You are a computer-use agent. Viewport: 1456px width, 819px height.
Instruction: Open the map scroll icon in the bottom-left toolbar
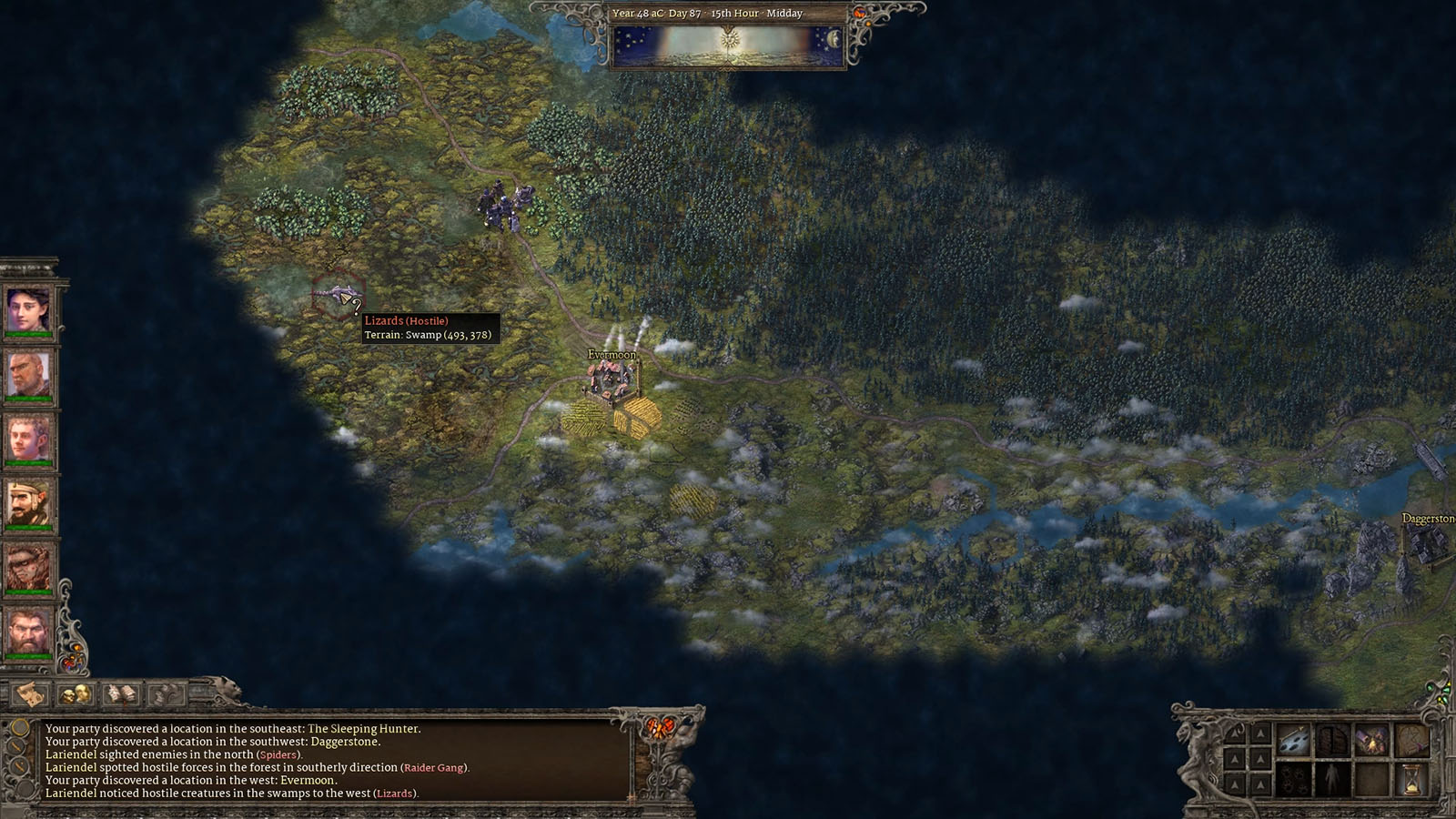tap(28, 693)
